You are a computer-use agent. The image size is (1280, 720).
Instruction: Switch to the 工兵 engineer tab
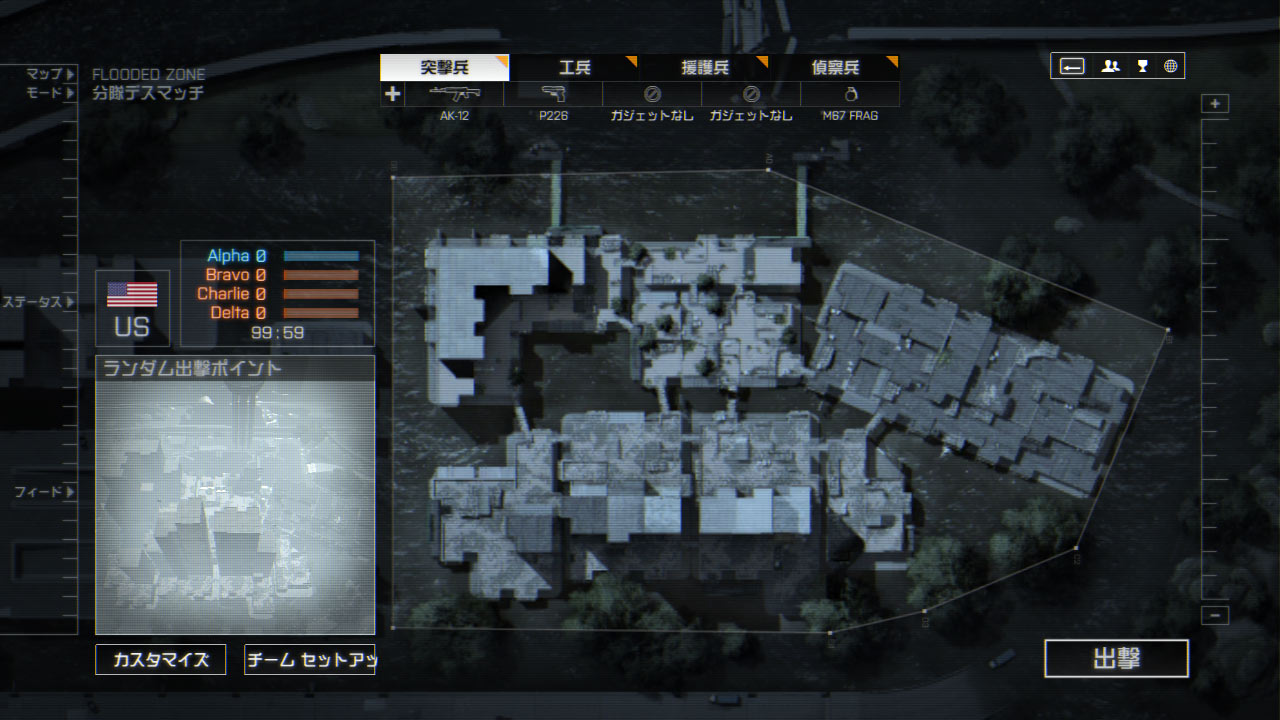(574, 68)
